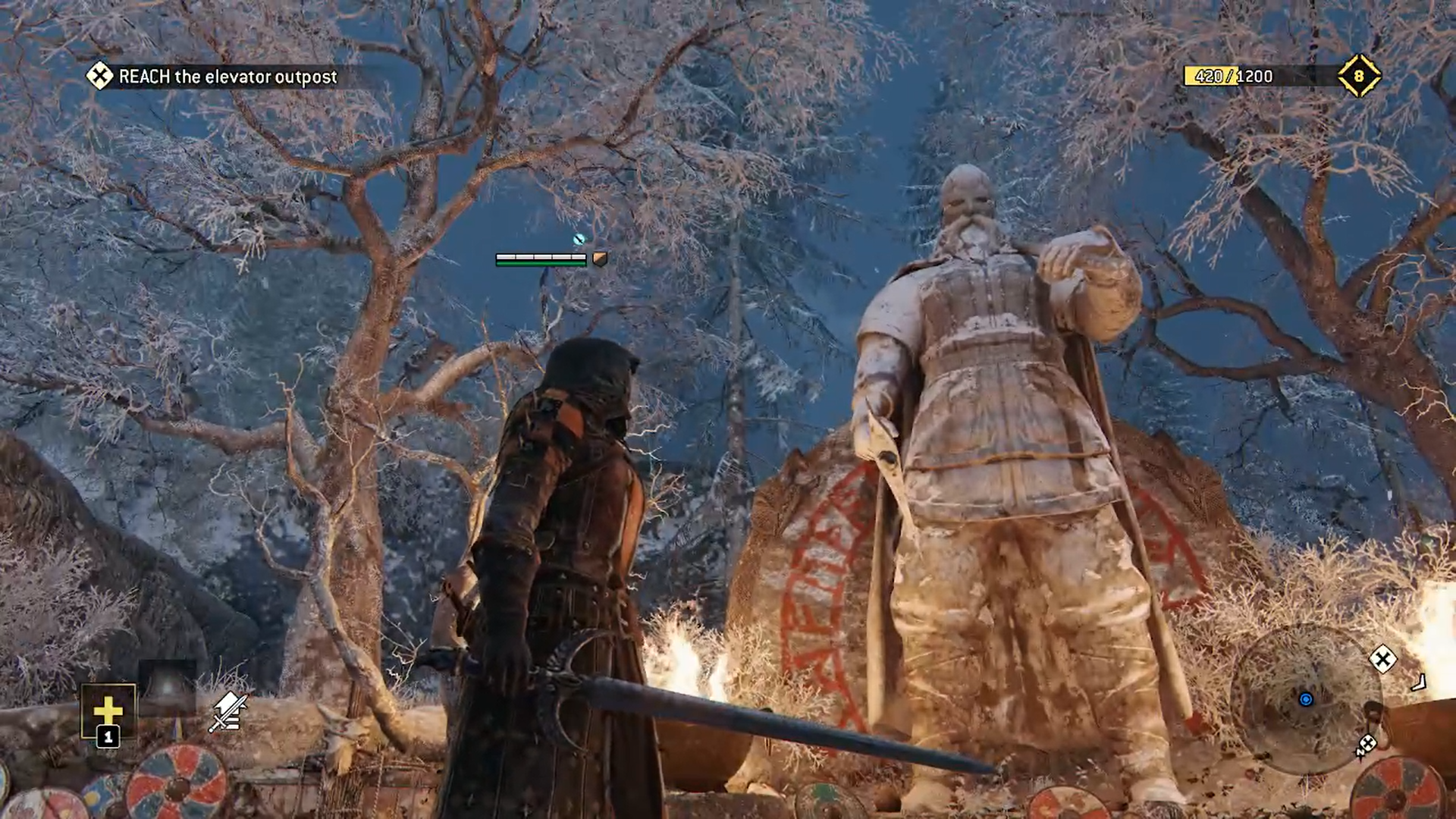Open the circular minimap

pyautogui.click(x=1305, y=699)
